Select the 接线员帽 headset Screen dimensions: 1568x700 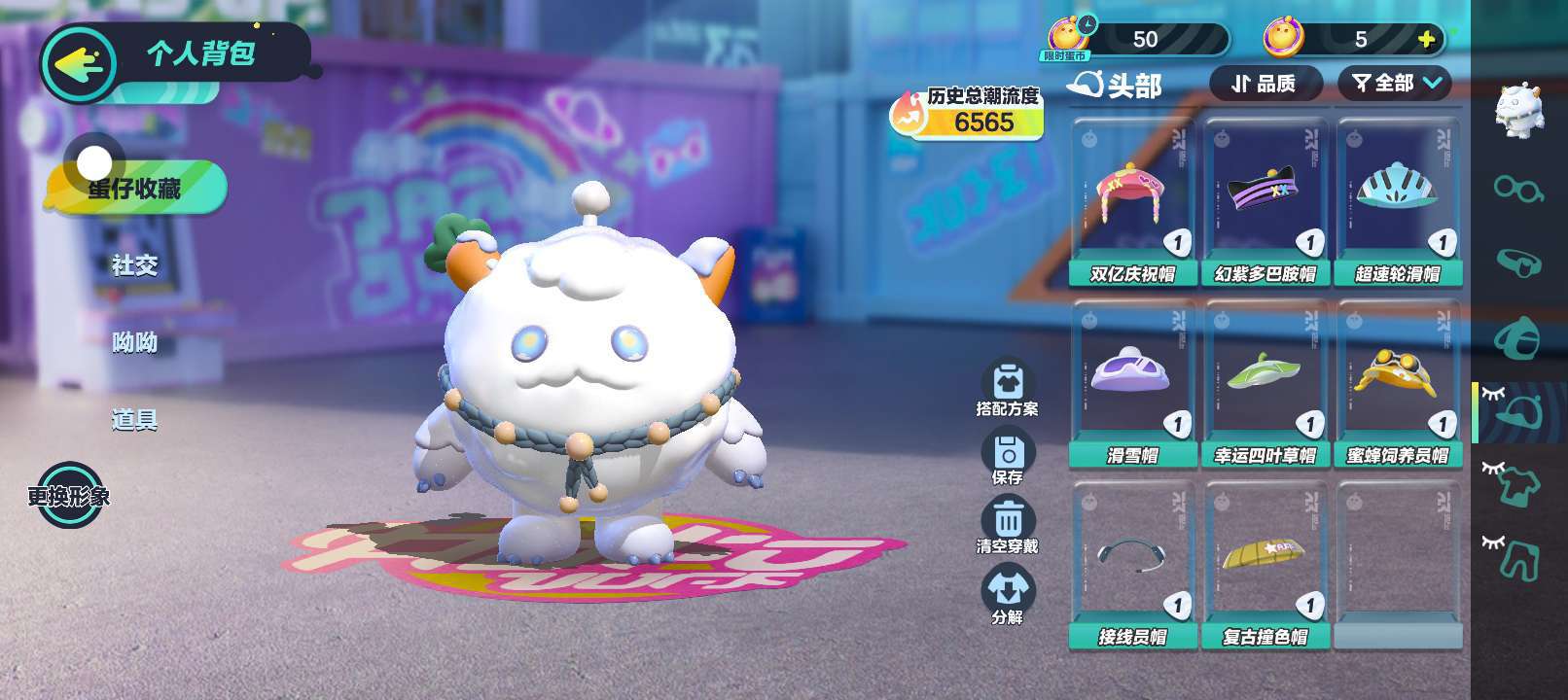[1132, 565]
